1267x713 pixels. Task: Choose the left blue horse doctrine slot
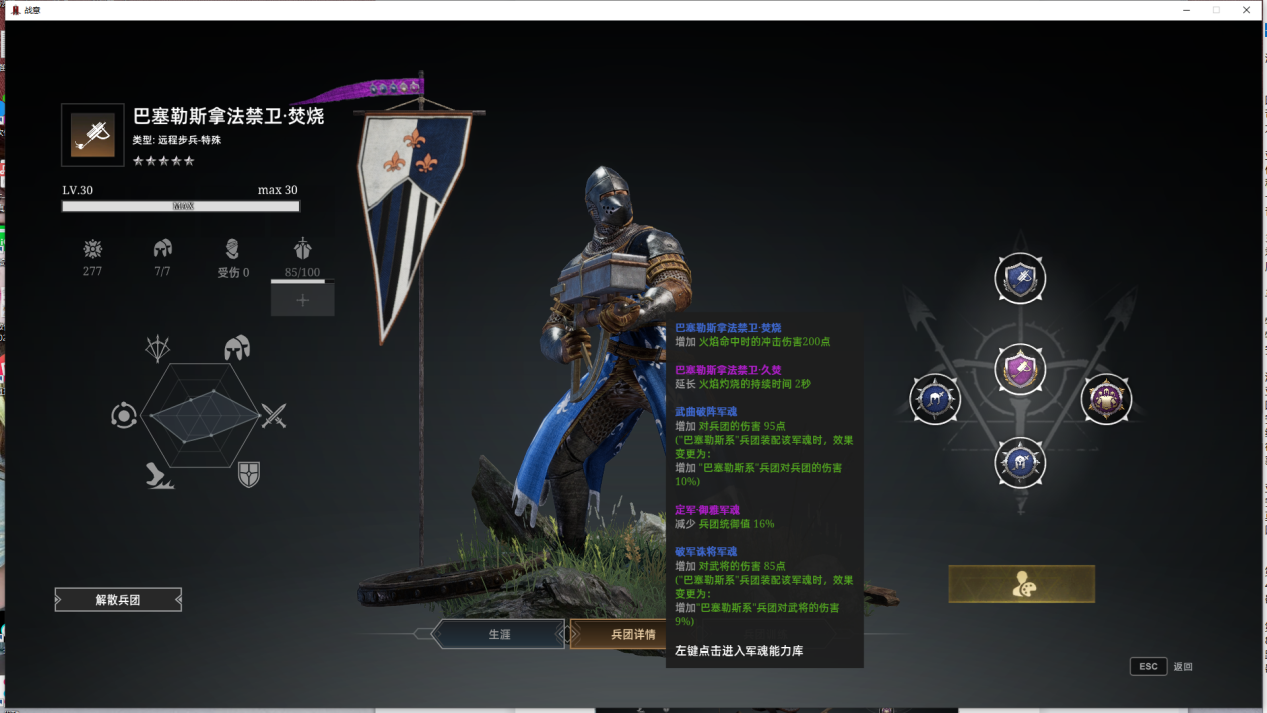pos(935,399)
